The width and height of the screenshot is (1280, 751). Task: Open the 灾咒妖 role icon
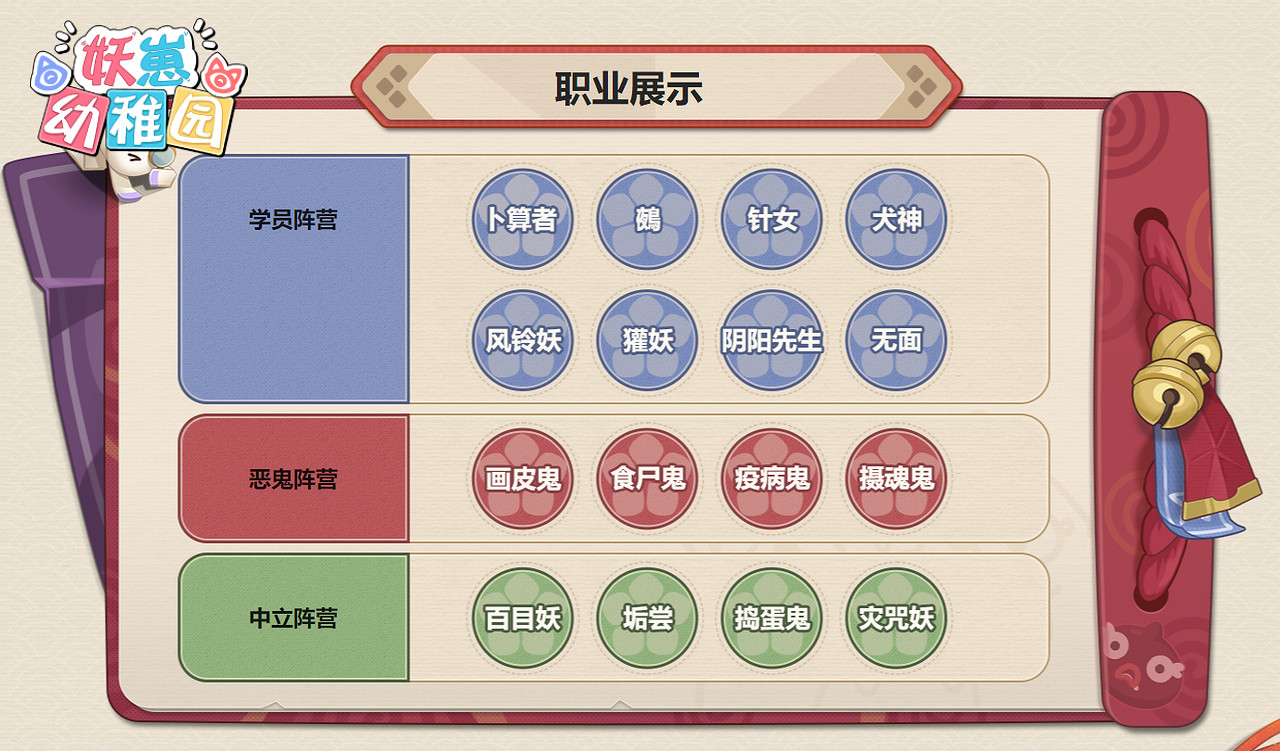point(895,618)
